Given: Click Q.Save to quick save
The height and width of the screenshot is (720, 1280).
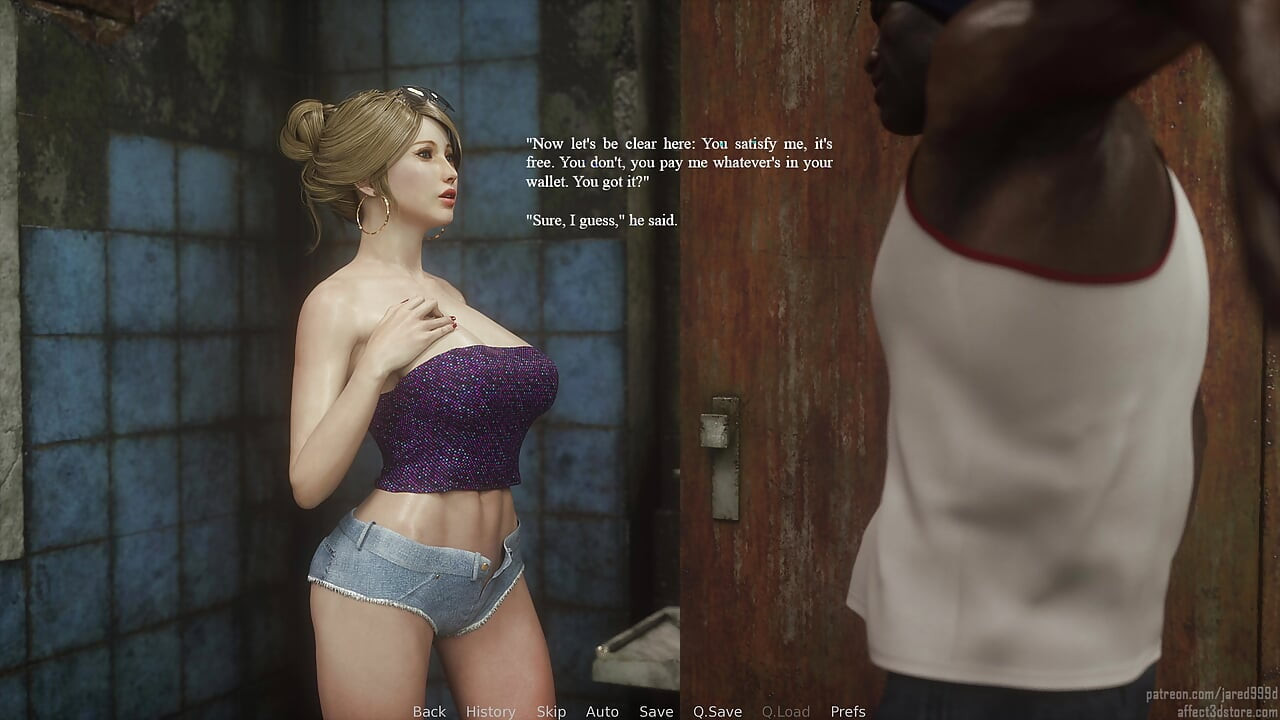Looking at the screenshot, I should (x=717, y=711).
